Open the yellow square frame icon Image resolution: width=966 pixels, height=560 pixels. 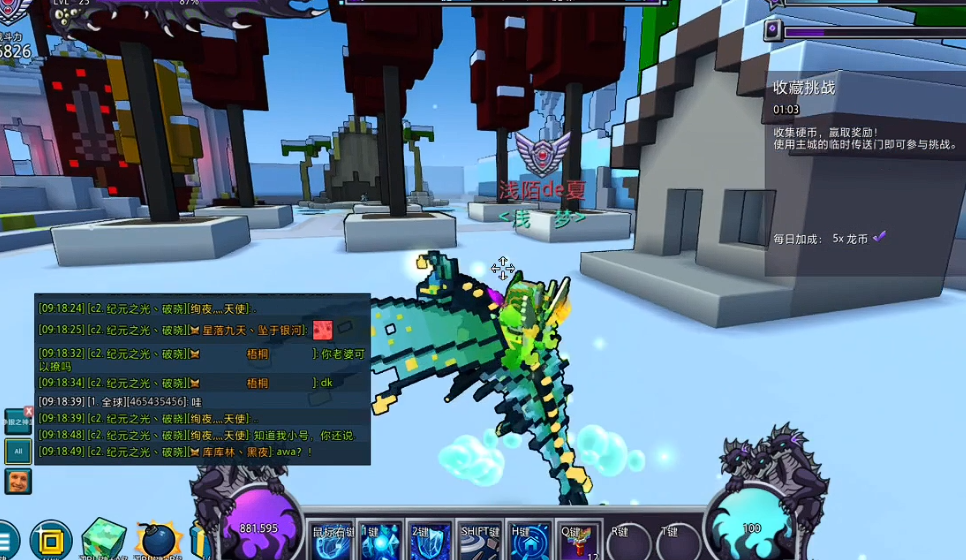(50, 540)
